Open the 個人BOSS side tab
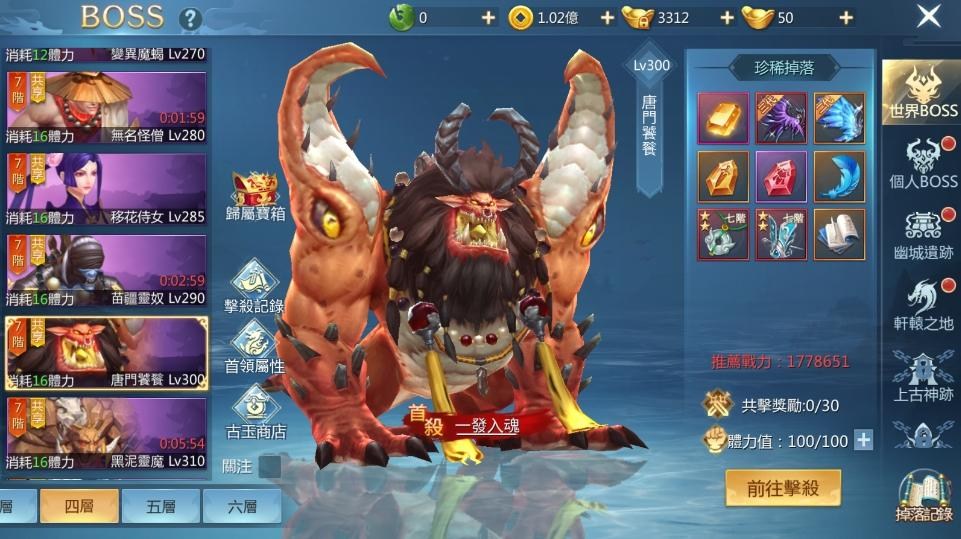Screen dimensions: 961x539 [x=923, y=163]
